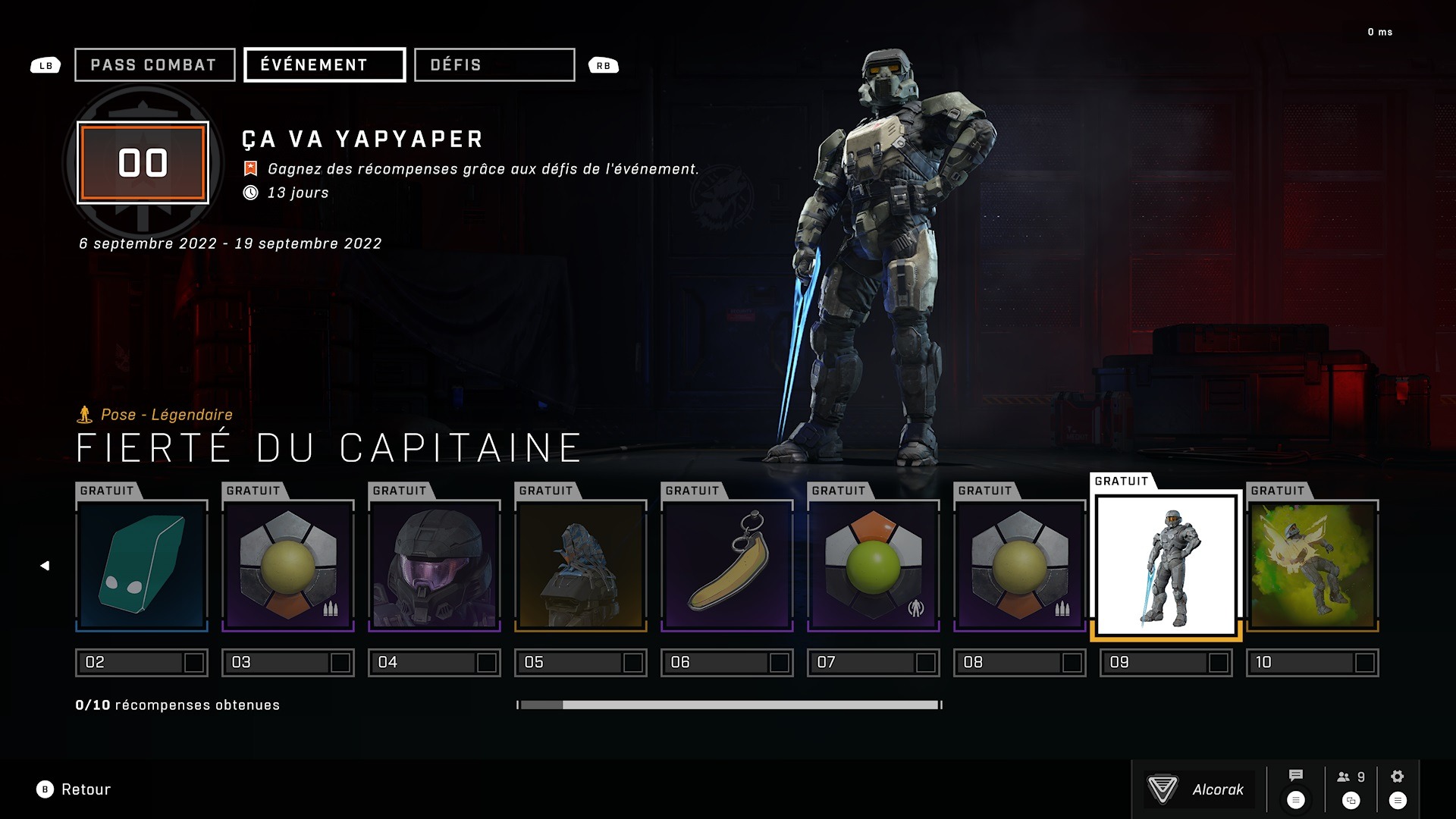Viewport: 1456px width, 819px height.
Task: Open the Défis tab
Action: click(x=494, y=65)
